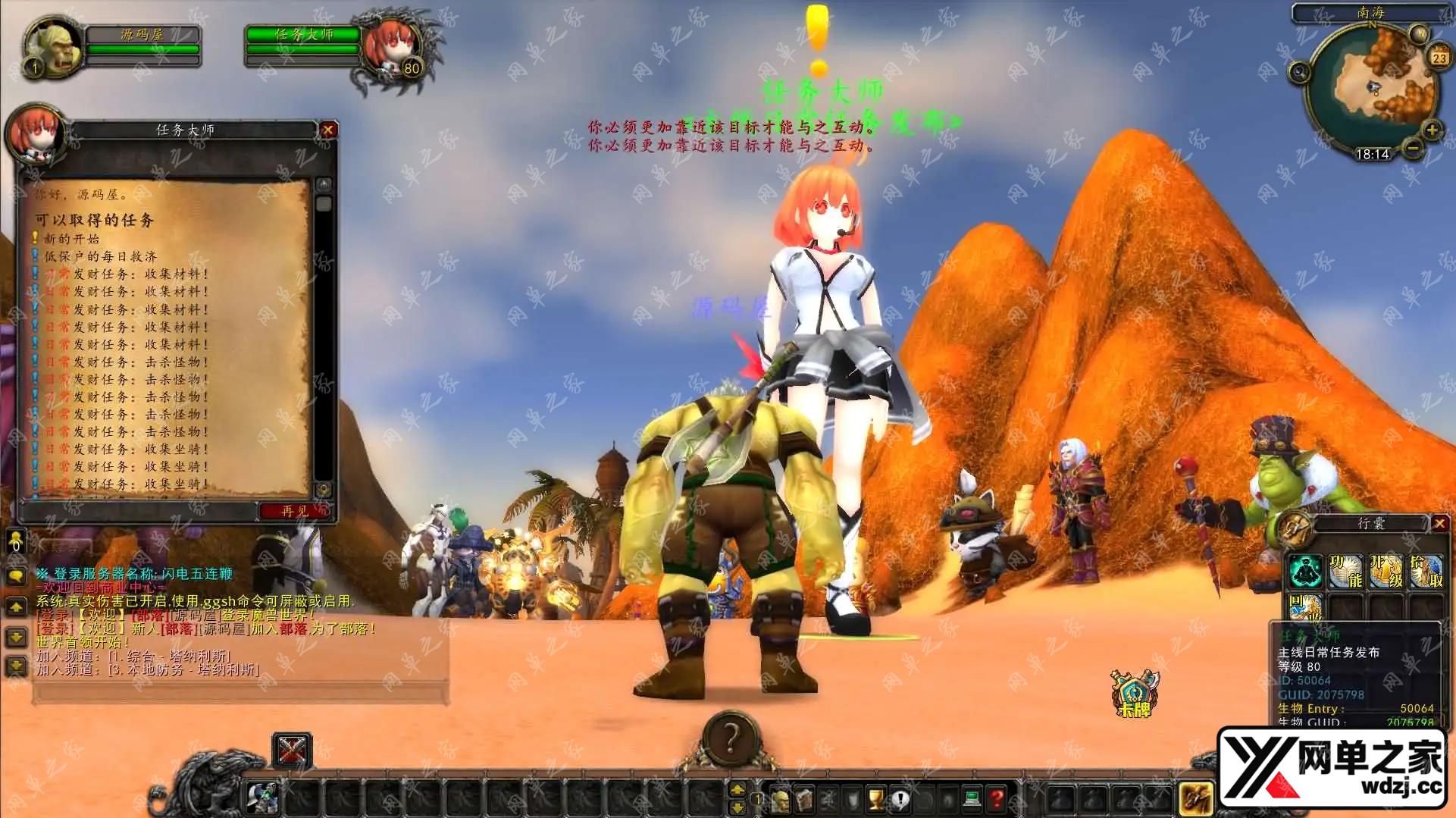Select the player portrait frame
The width and height of the screenshot is (1456, 818).
coord(53,45)
